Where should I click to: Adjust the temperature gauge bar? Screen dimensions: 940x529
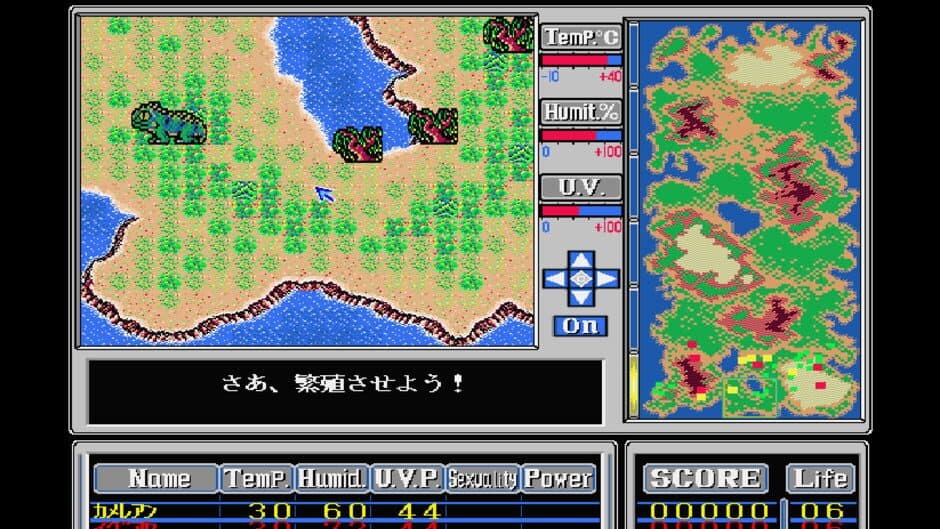click(x=581, y=60)
